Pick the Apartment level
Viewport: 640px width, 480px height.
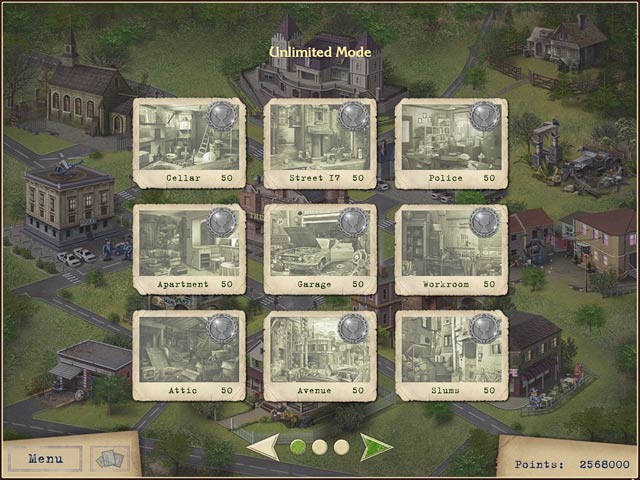coord(189,250)
